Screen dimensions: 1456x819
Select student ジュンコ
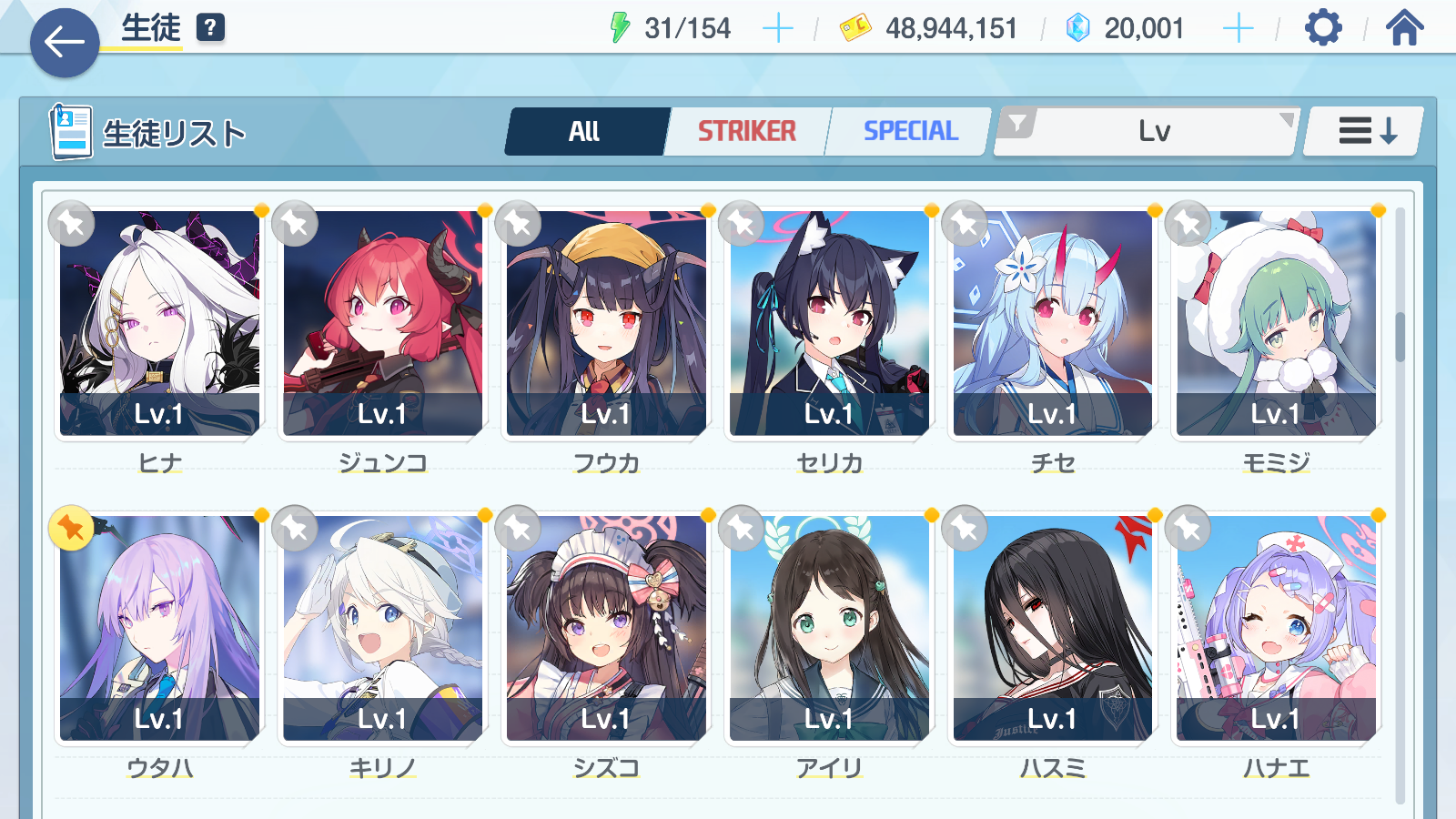point(383,323)
